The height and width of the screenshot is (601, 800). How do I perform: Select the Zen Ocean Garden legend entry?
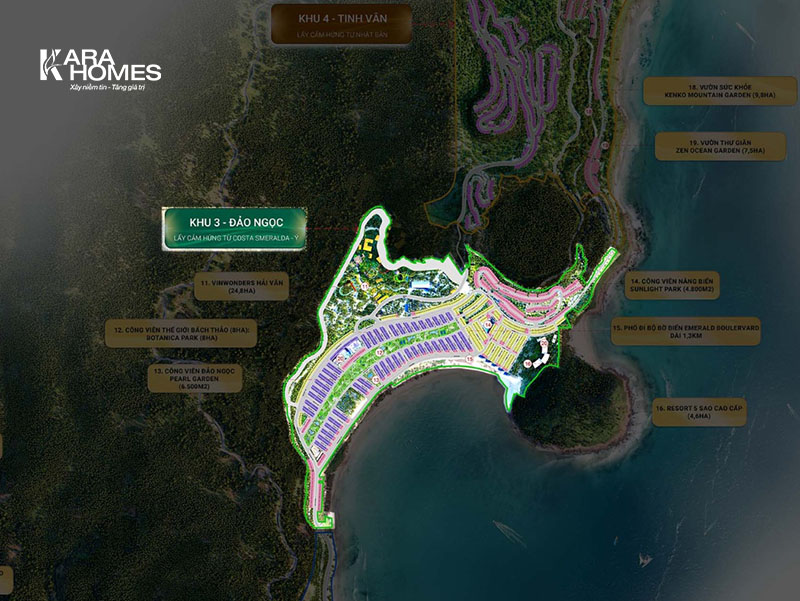coord(714,145)
